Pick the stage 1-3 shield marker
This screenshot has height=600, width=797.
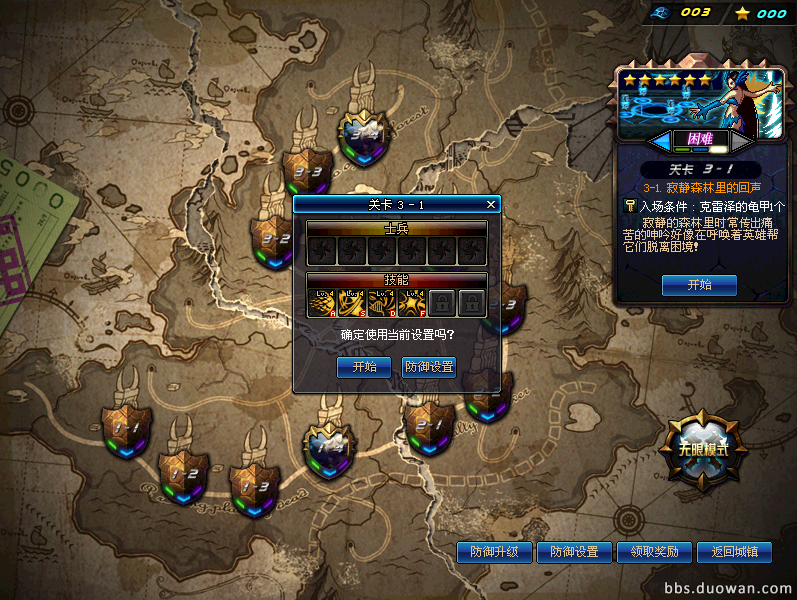252,485
